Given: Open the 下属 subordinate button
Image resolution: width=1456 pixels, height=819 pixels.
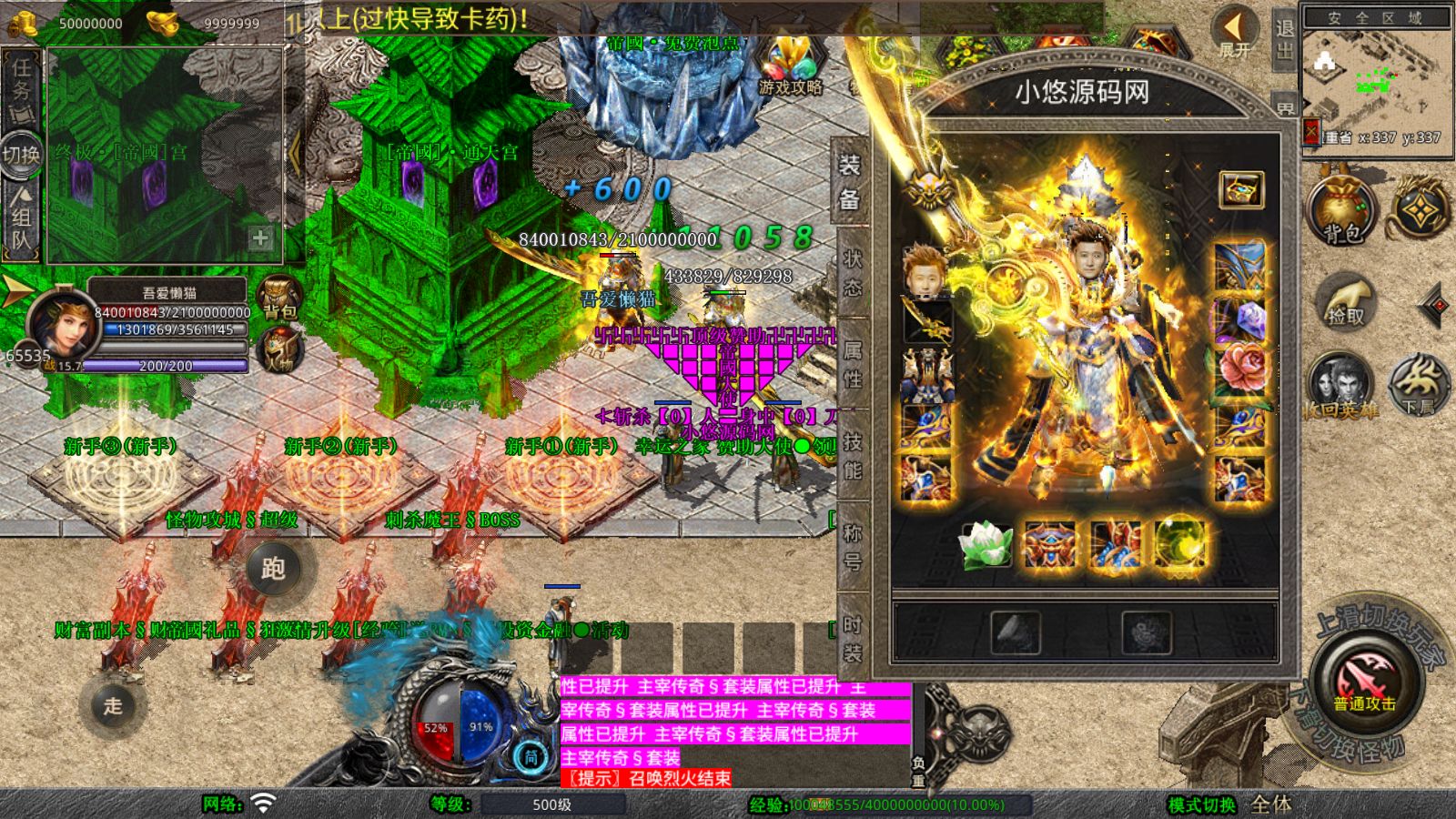Looking at the screenshot, I should 1418,384.
